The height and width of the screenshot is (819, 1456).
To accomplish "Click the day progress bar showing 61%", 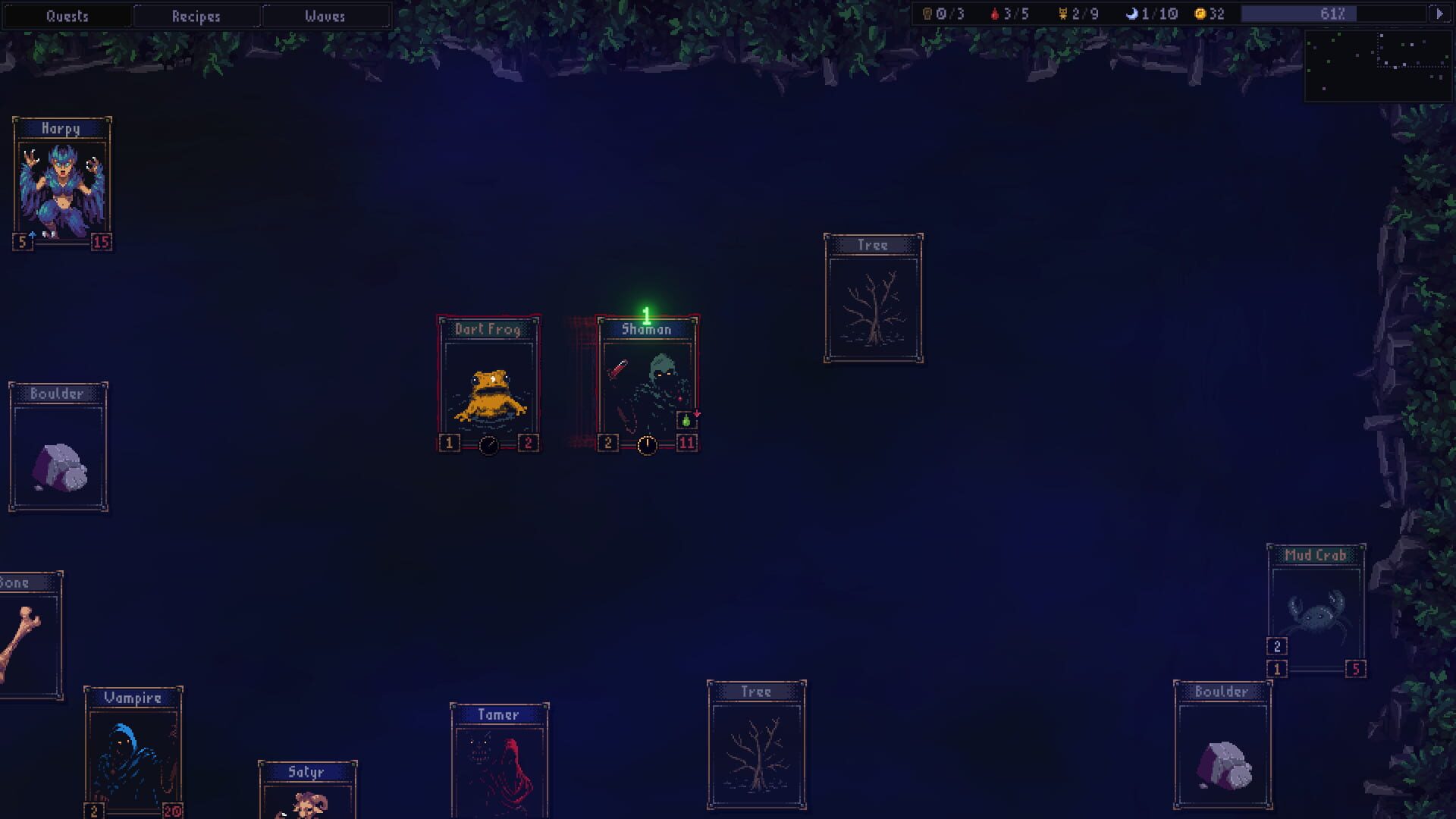I will (1335, 13).
